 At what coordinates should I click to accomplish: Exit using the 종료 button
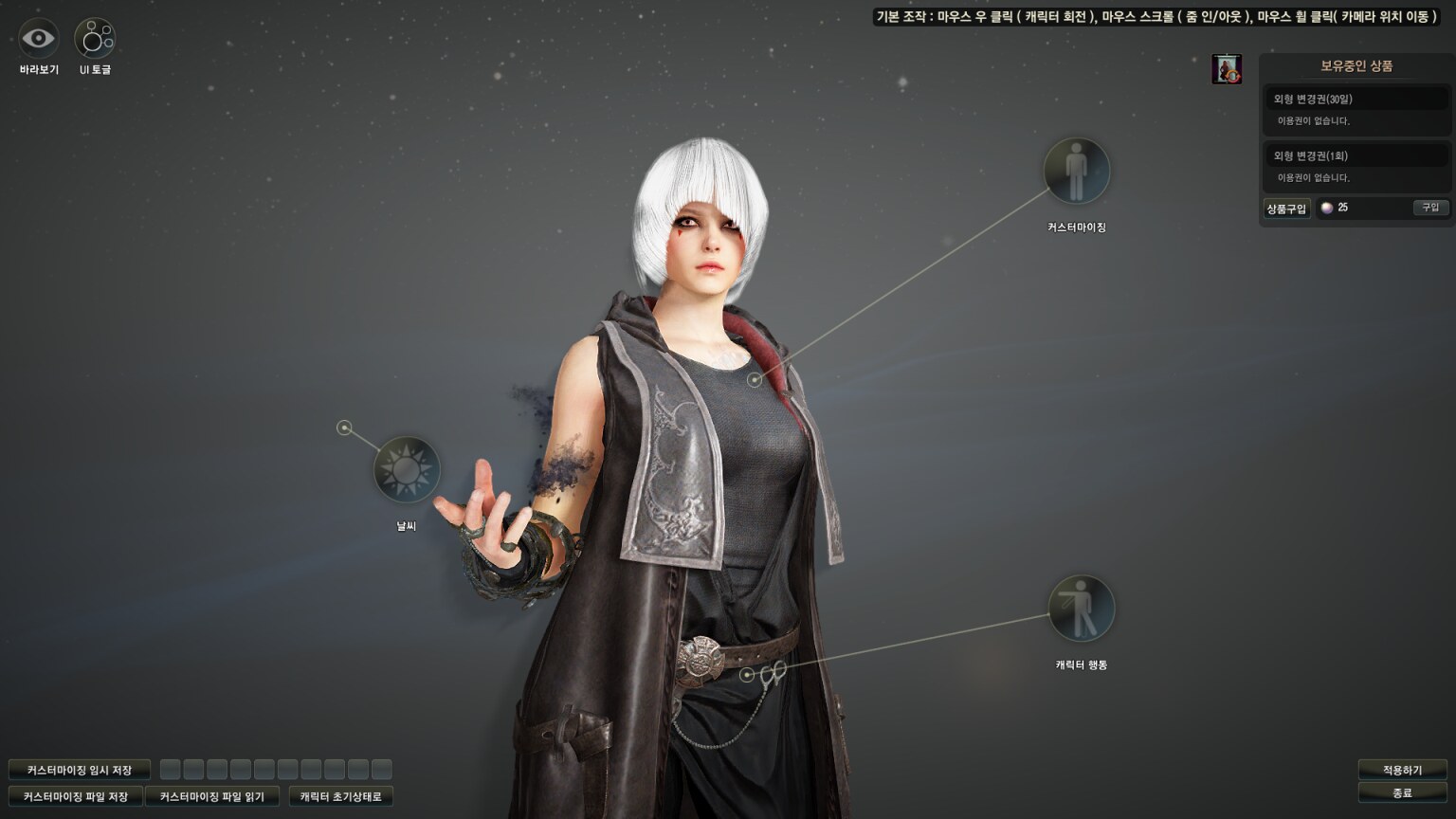point(1402,792)
